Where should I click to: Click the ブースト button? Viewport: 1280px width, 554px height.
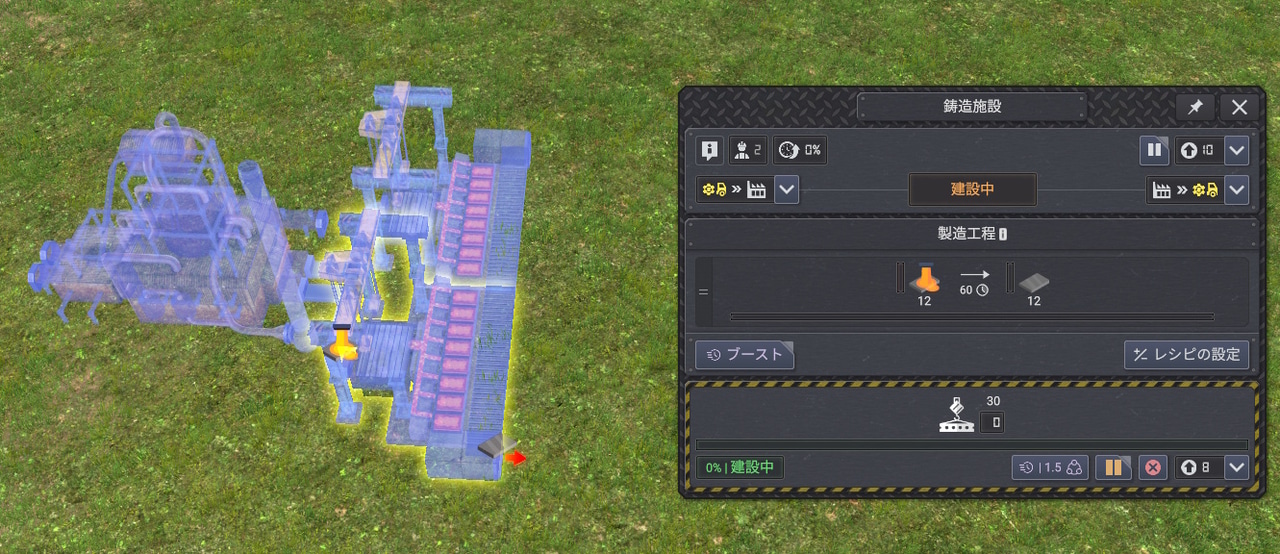click(x=745, y=354)
